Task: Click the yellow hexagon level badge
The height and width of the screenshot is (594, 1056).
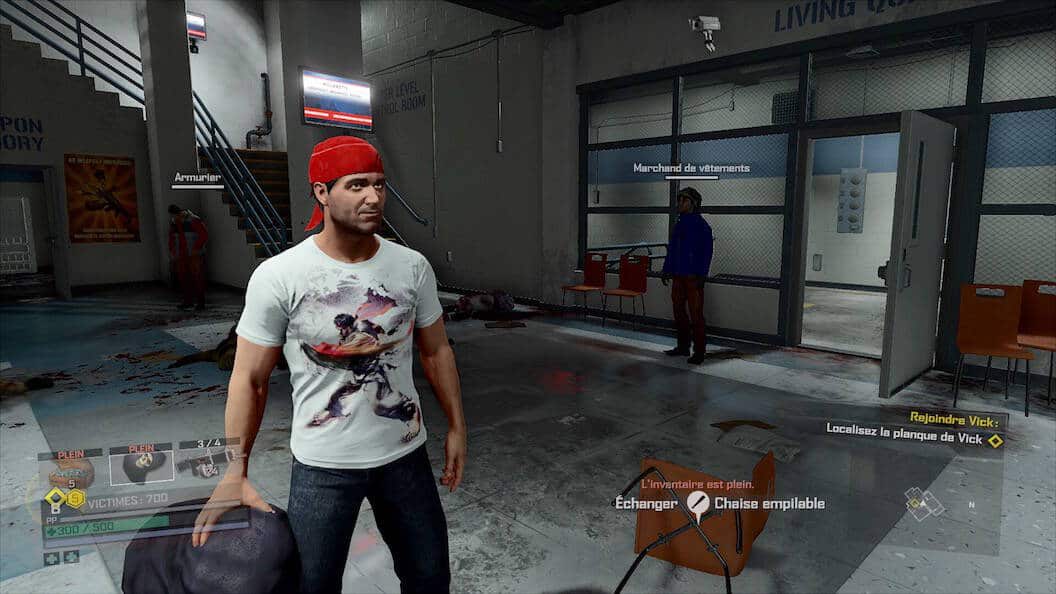Action: (76, 498)
